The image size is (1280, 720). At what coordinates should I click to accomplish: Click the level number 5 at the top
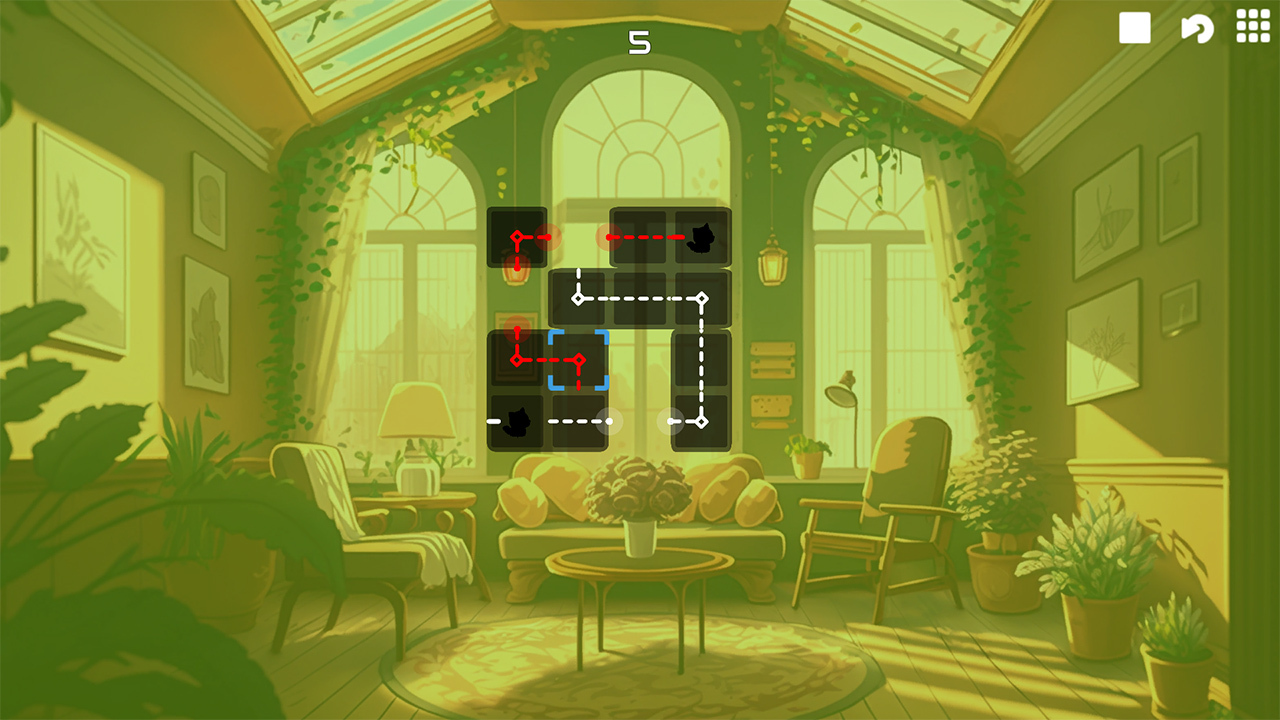(x=641, y=42)
